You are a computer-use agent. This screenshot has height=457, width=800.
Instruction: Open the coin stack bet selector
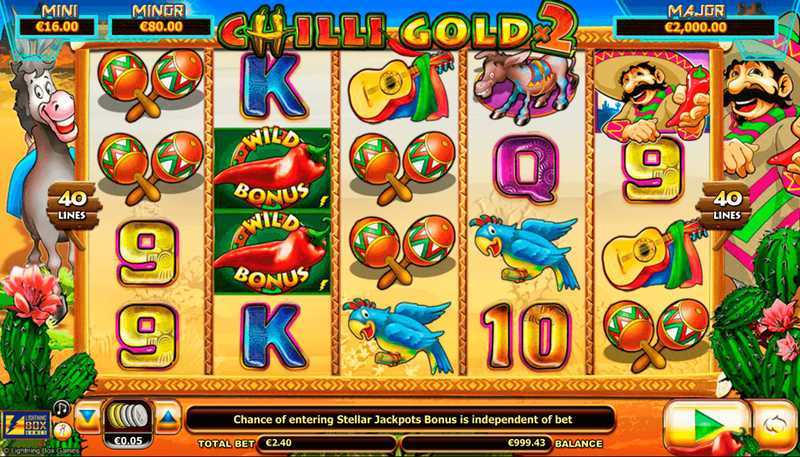coord(128,415)
